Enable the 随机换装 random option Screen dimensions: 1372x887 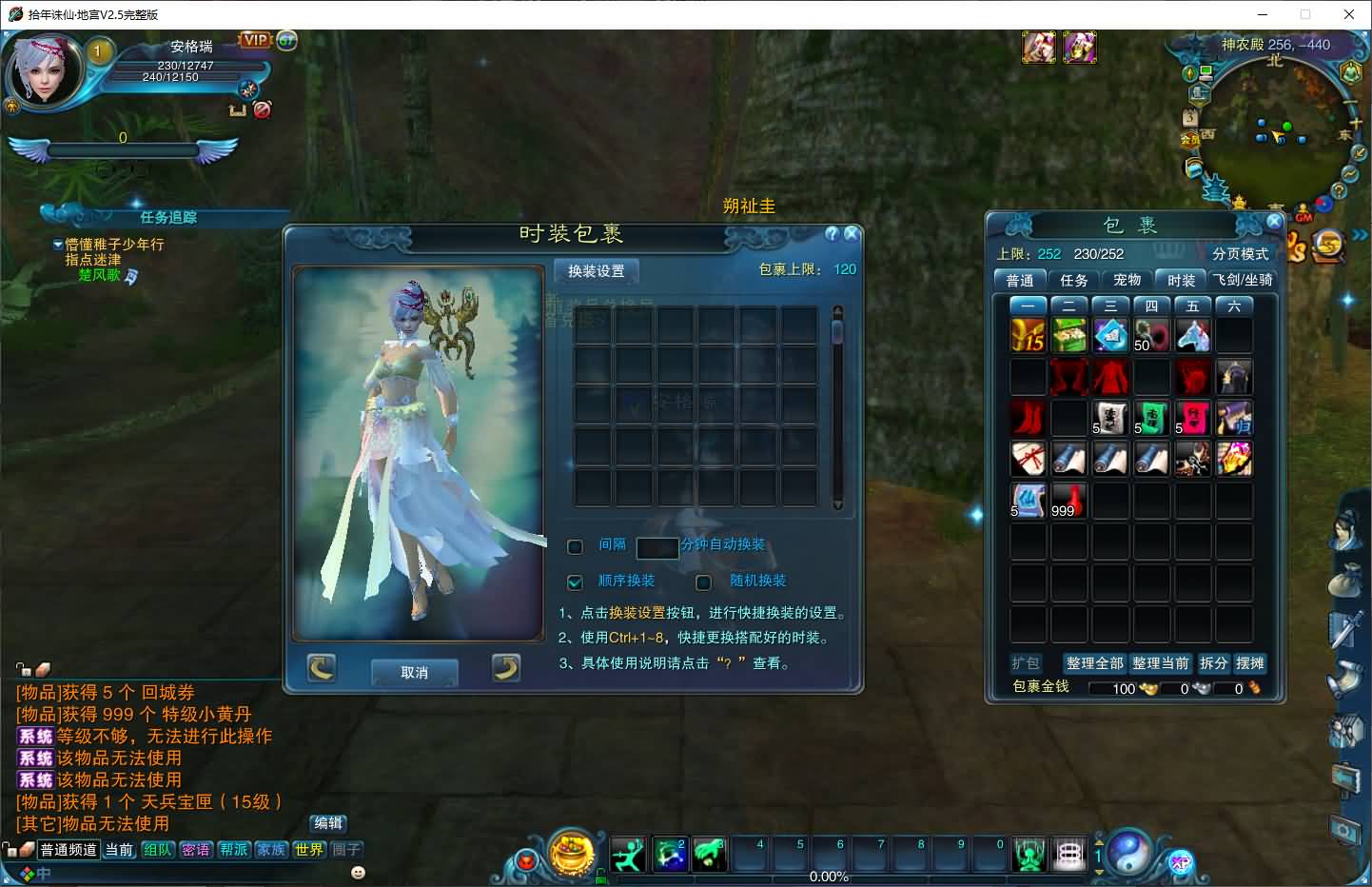click(x=704, y=581)
